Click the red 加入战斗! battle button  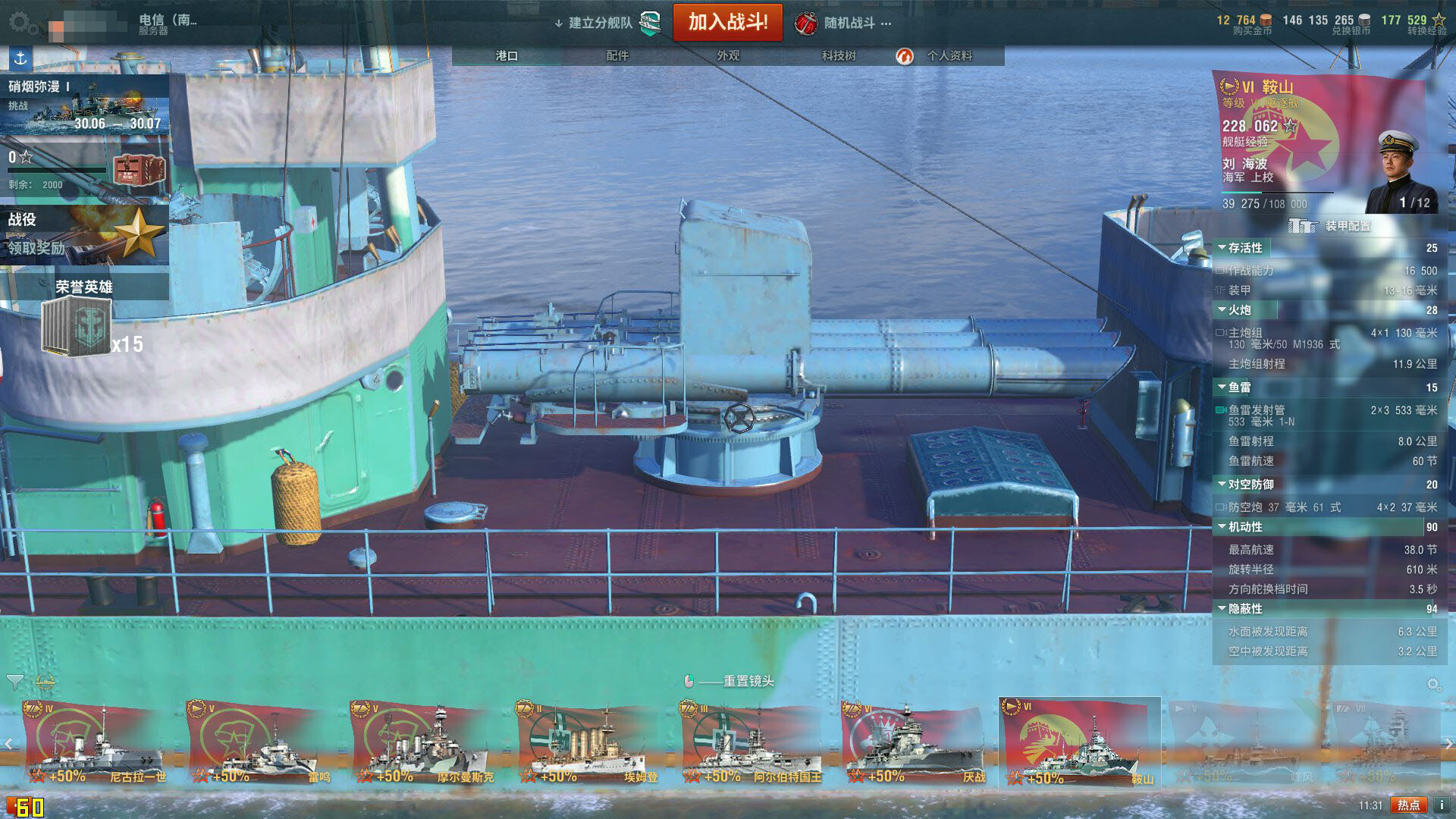(727, 22)
